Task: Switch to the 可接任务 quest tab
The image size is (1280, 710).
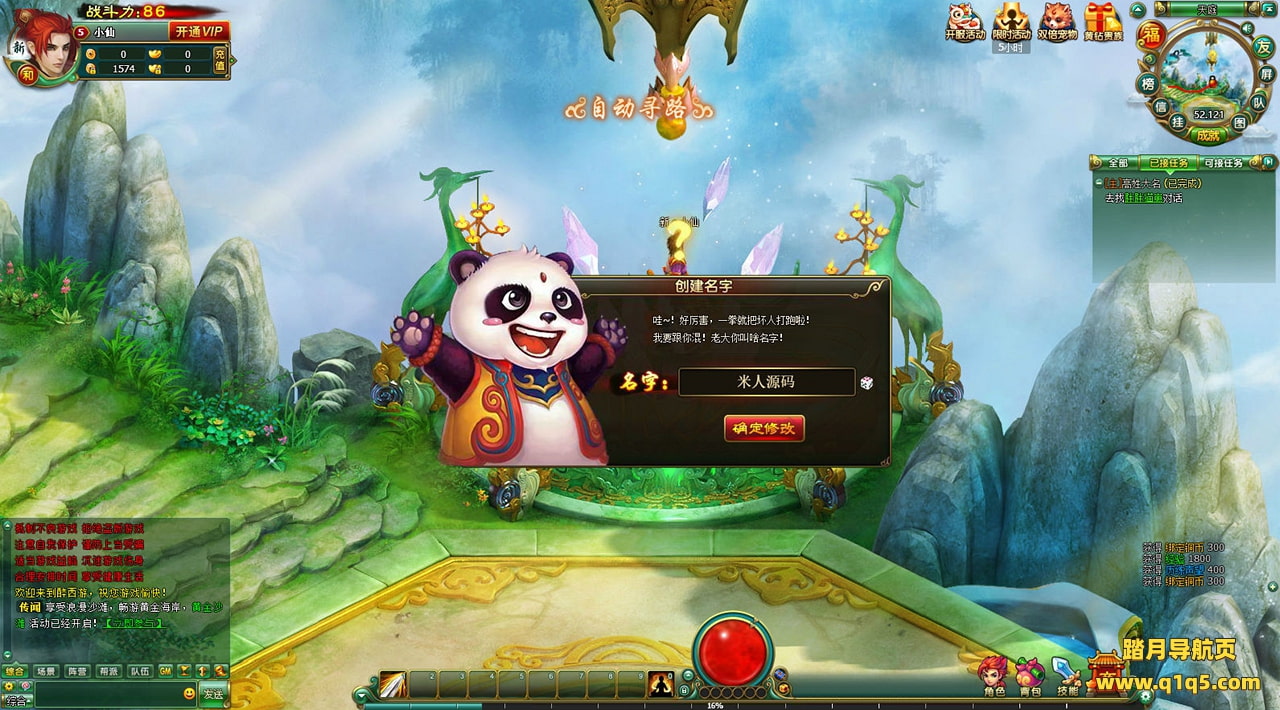Action: pos(1224,163)
